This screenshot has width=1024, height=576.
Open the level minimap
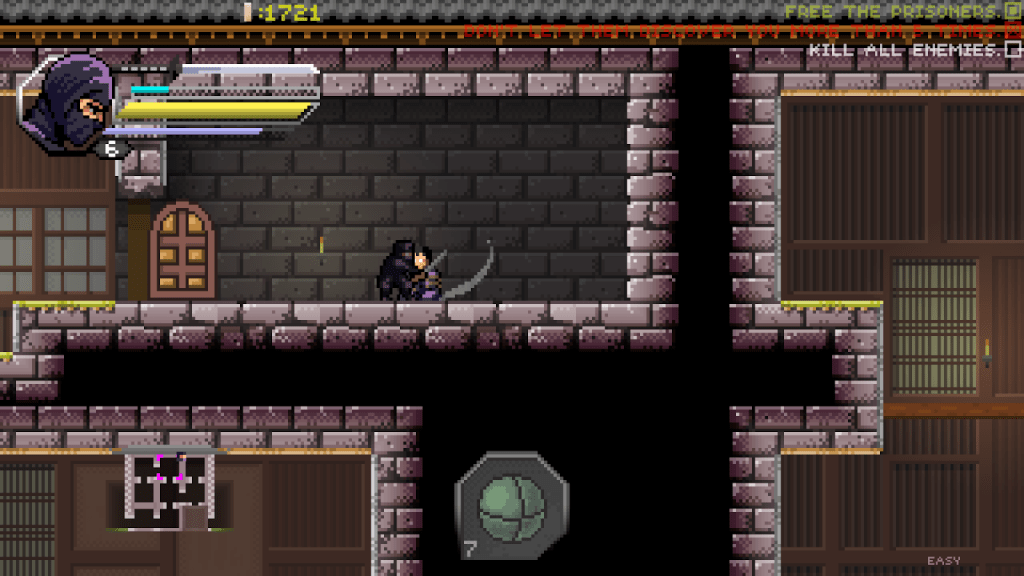169,487
